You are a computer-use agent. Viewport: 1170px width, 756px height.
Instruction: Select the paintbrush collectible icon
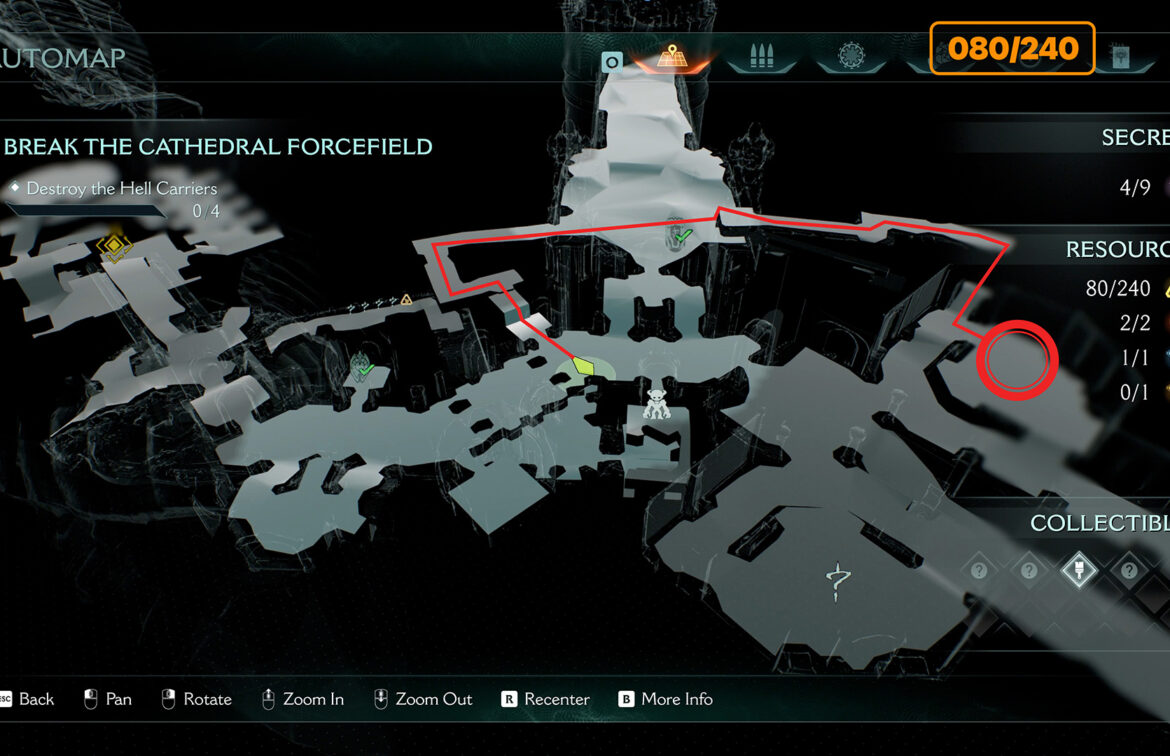(1079, 570)
